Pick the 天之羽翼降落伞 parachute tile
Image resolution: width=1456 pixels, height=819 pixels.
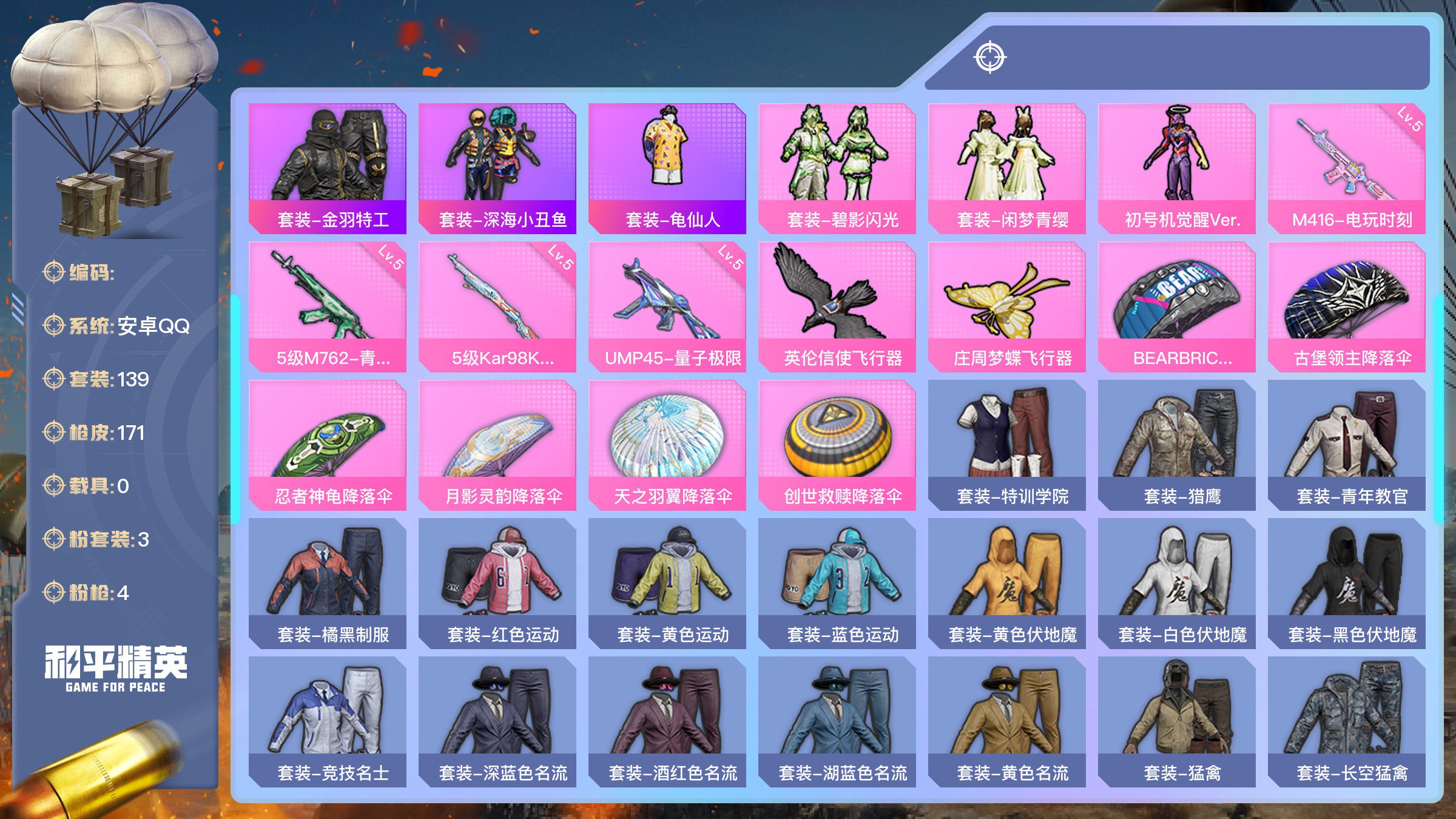click(x=667, y=445)
